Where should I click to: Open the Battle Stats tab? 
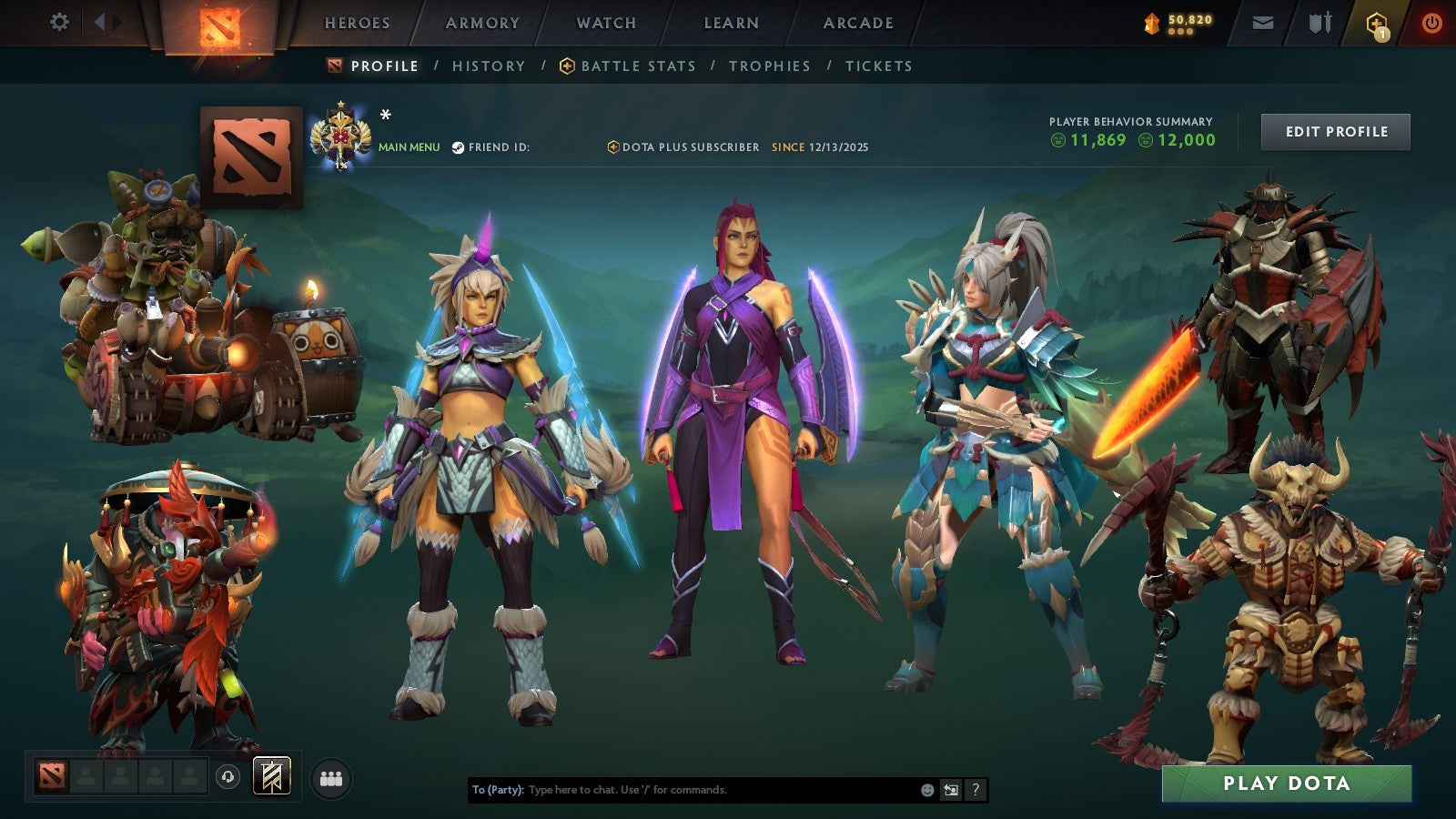tap(637, 66)
